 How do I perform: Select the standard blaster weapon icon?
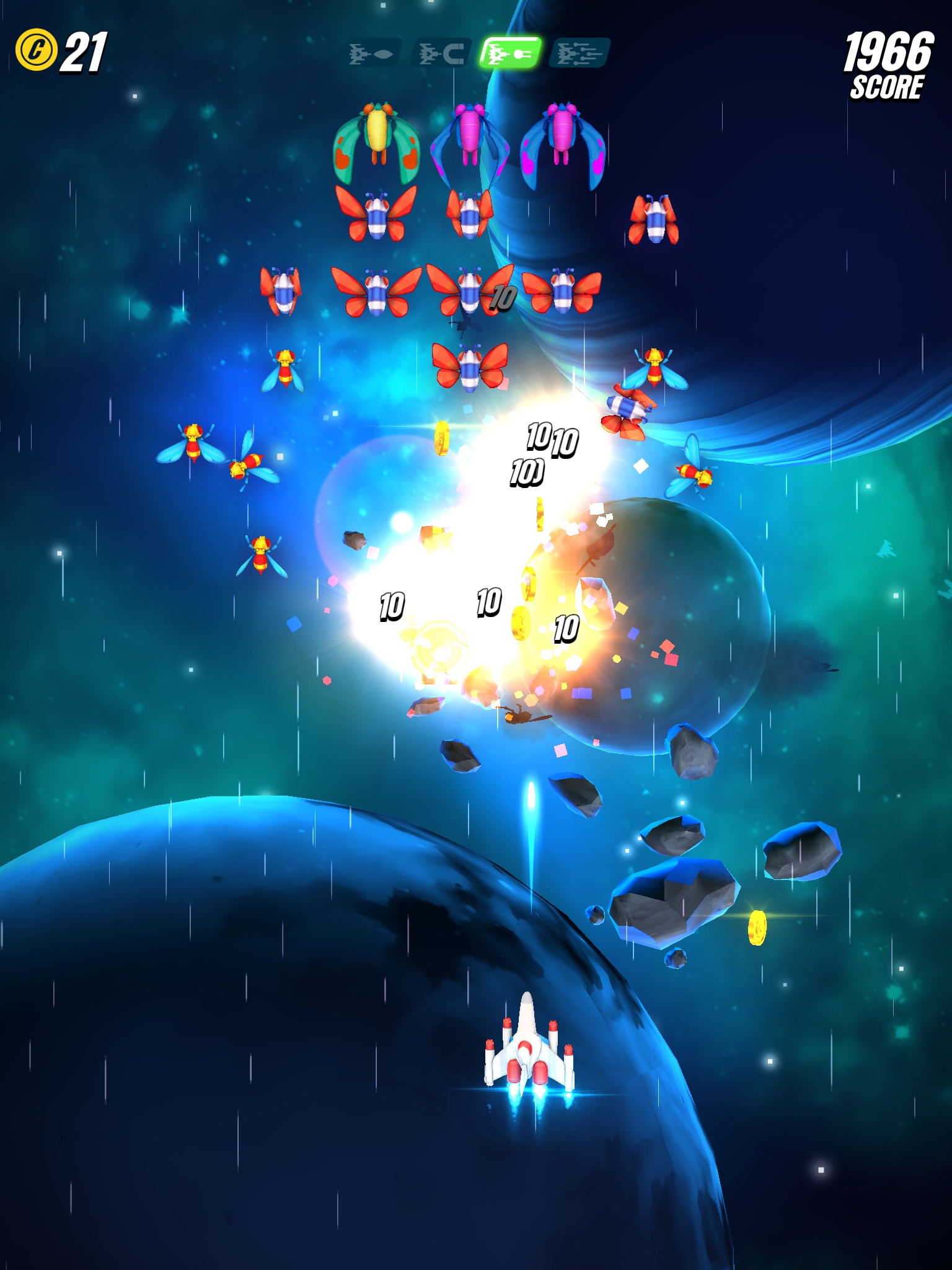tap(373, 53)
